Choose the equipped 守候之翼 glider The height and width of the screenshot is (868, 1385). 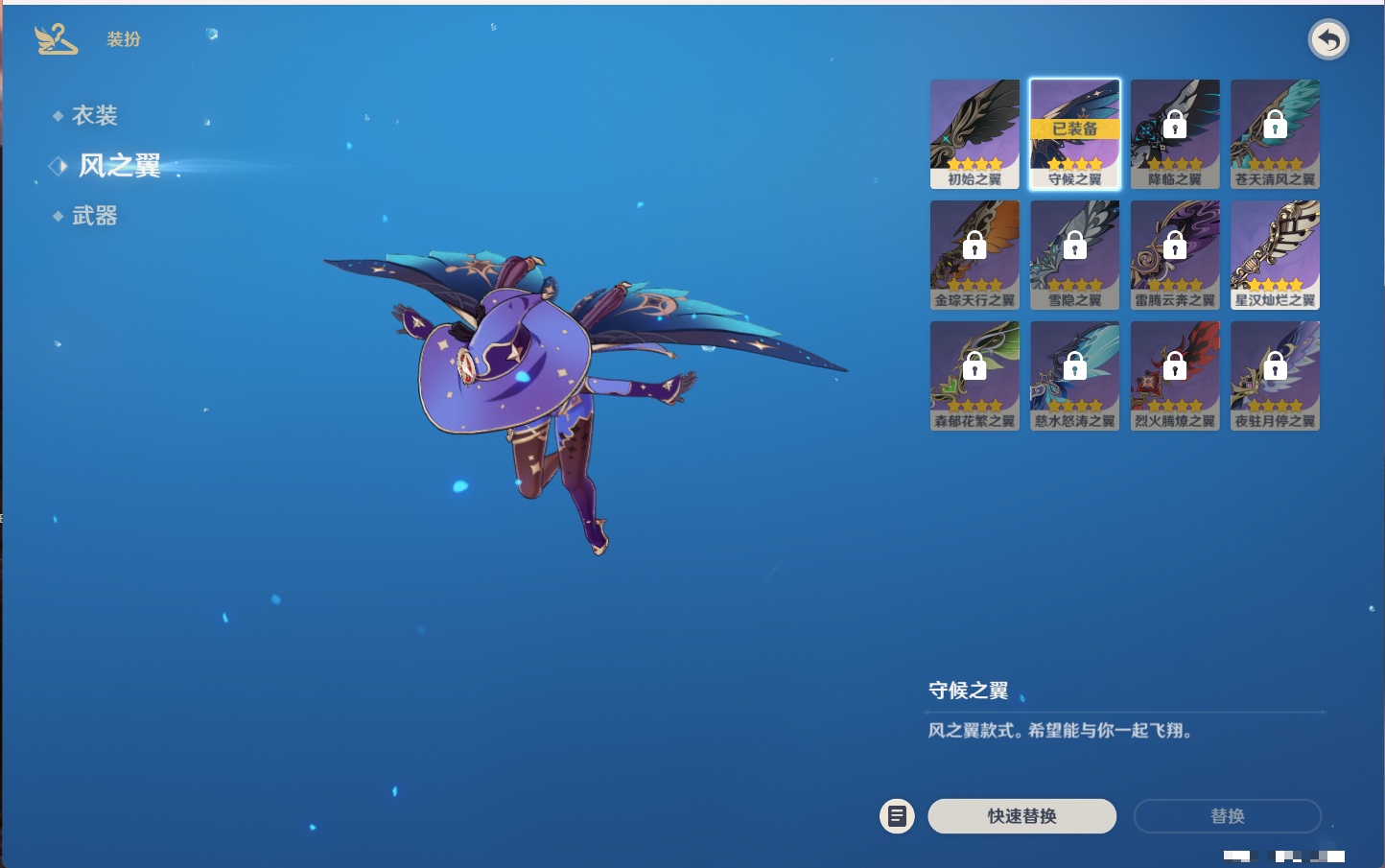click(x=1074, y=134)
